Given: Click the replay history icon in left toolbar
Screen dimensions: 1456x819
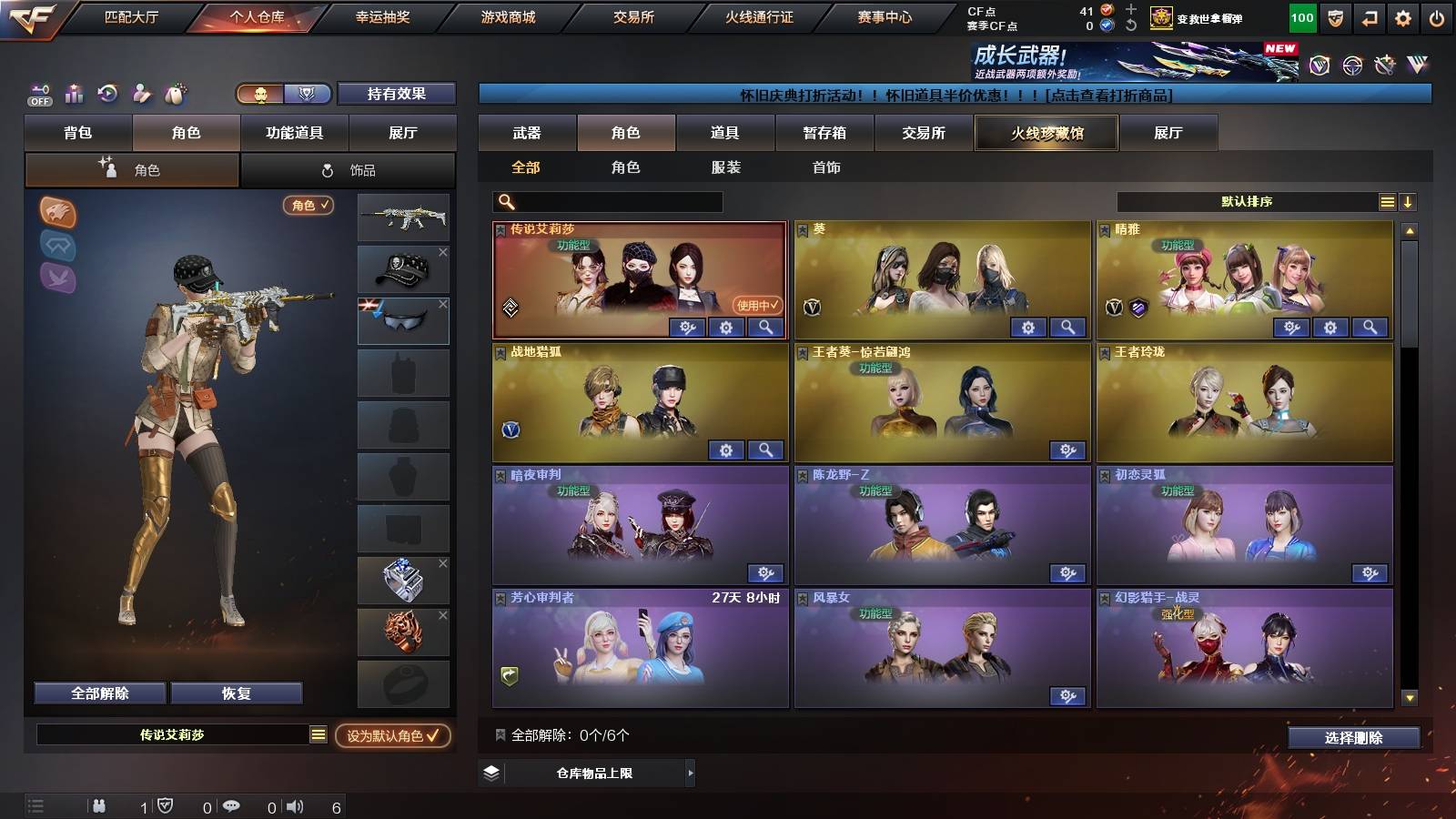Looking at the screenshot, I should coord(108,94).
